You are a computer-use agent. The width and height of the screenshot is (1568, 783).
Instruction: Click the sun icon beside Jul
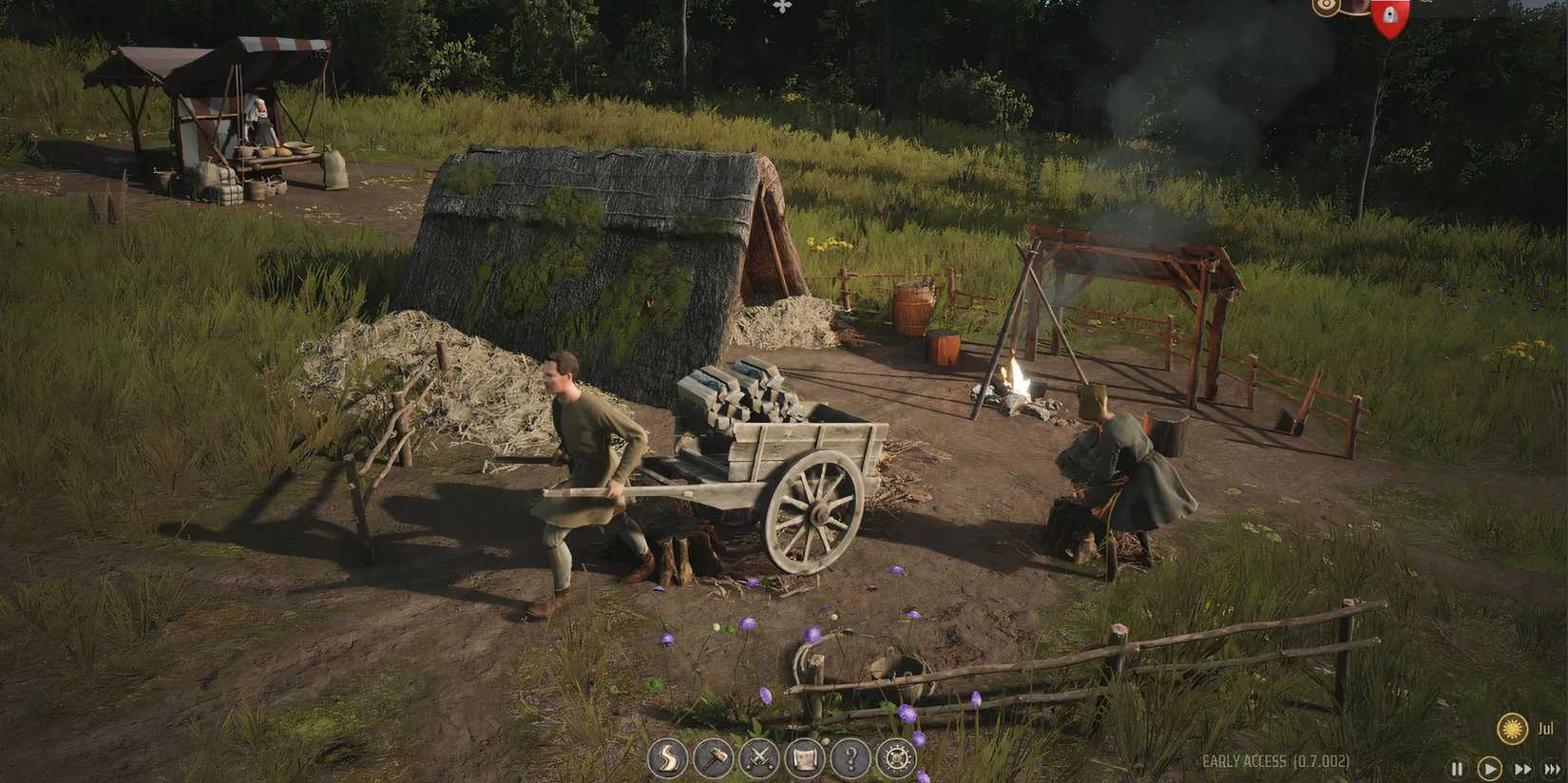tap(1512, 725)
